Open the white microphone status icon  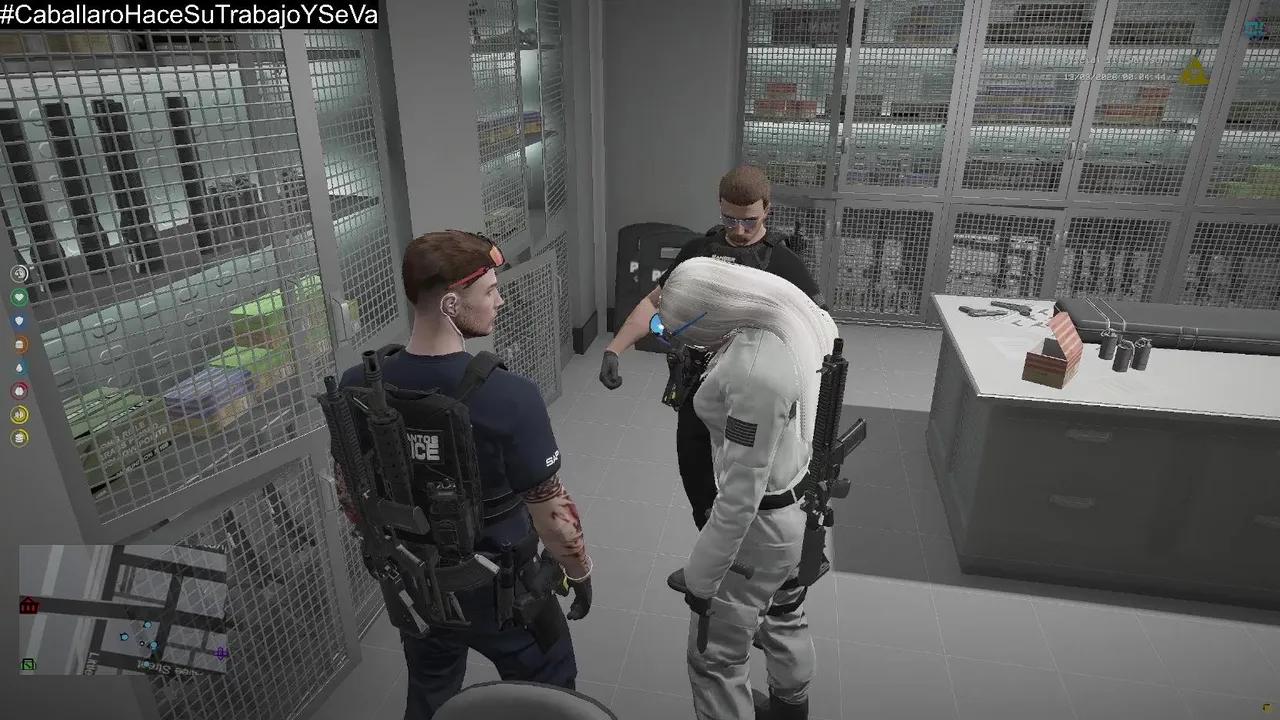click(18, 274)
